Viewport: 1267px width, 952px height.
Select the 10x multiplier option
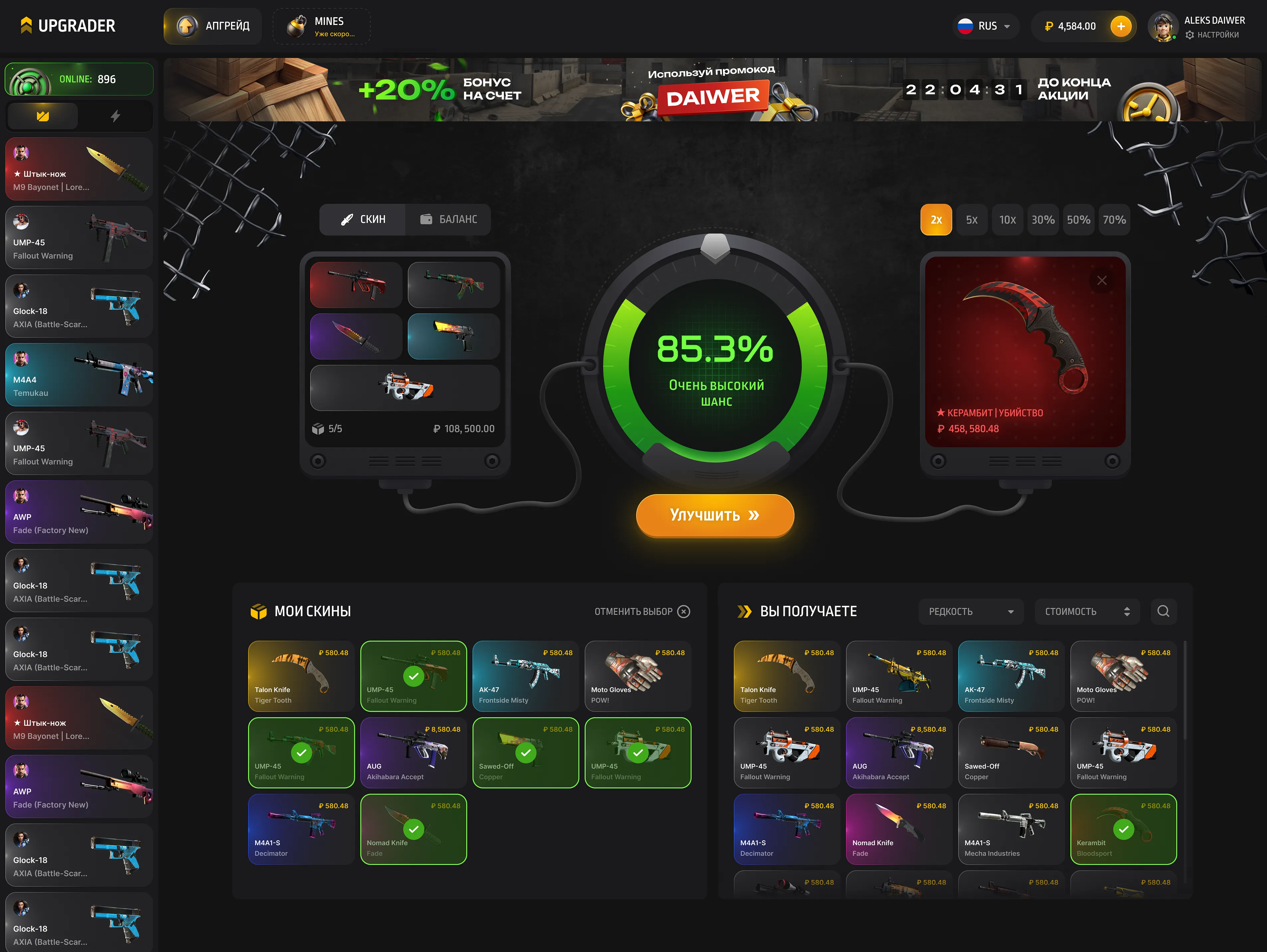[x=1007, y=220]
